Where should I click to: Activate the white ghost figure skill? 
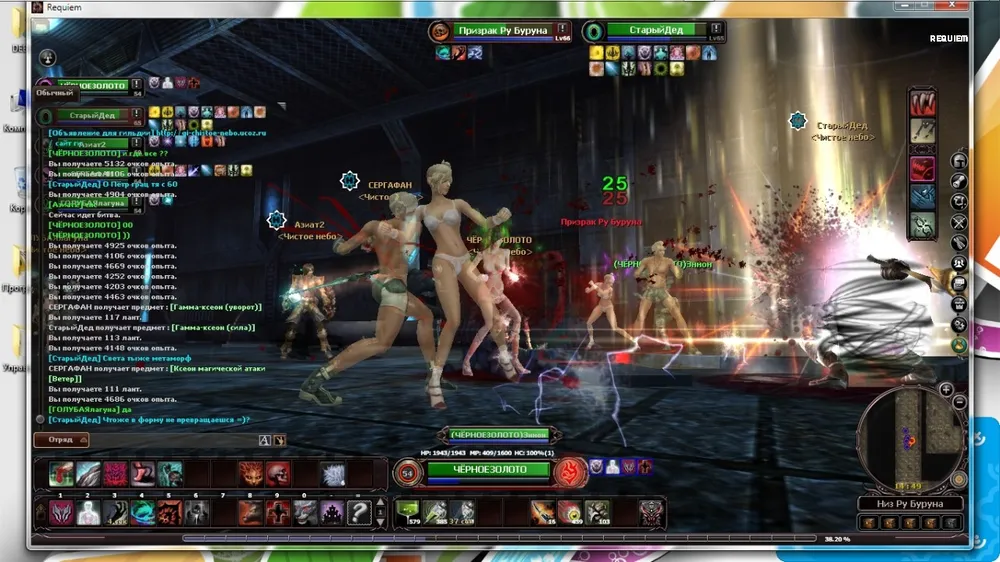tap(89, 513)
